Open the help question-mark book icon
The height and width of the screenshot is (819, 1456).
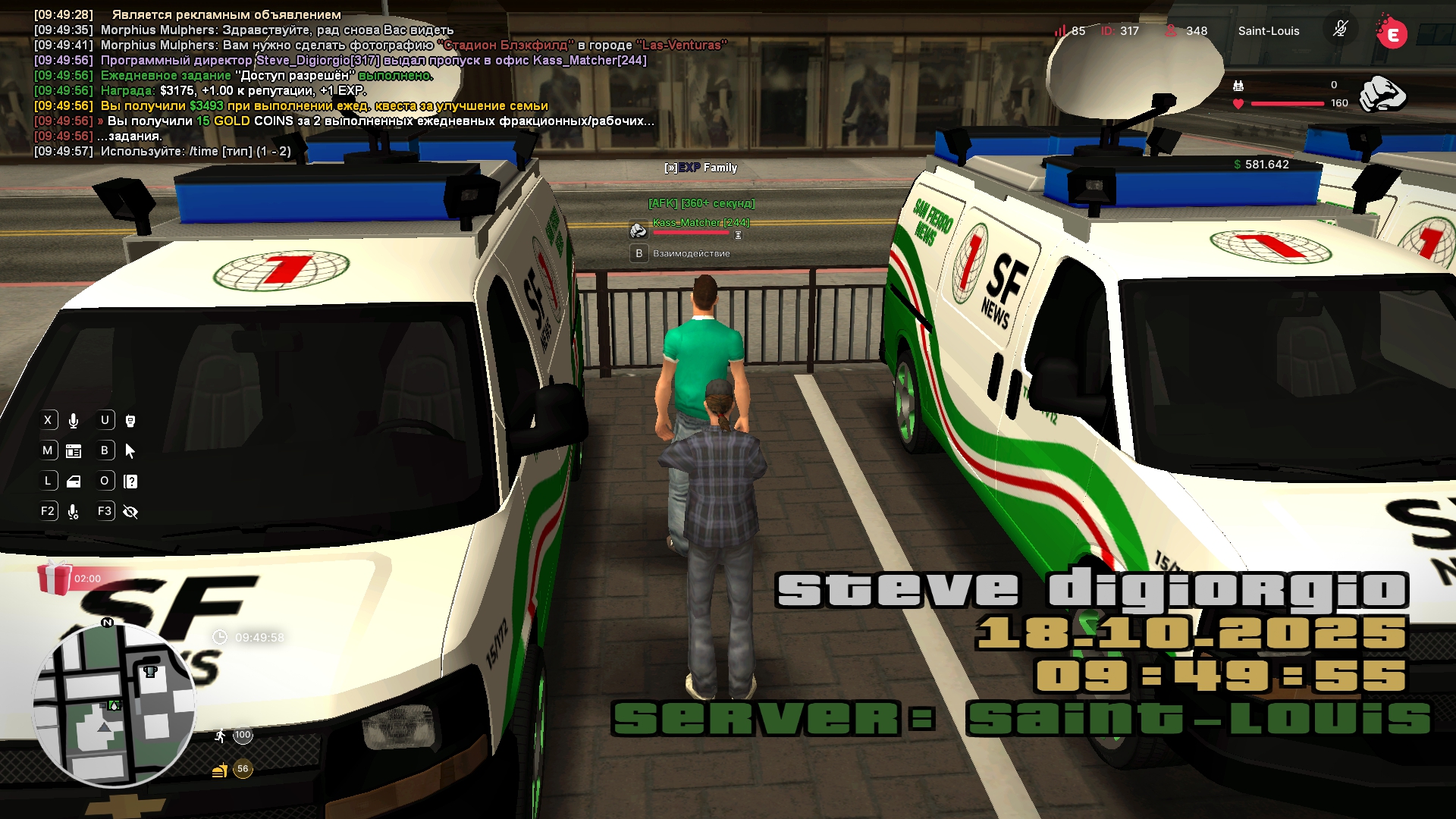[130, 482]
